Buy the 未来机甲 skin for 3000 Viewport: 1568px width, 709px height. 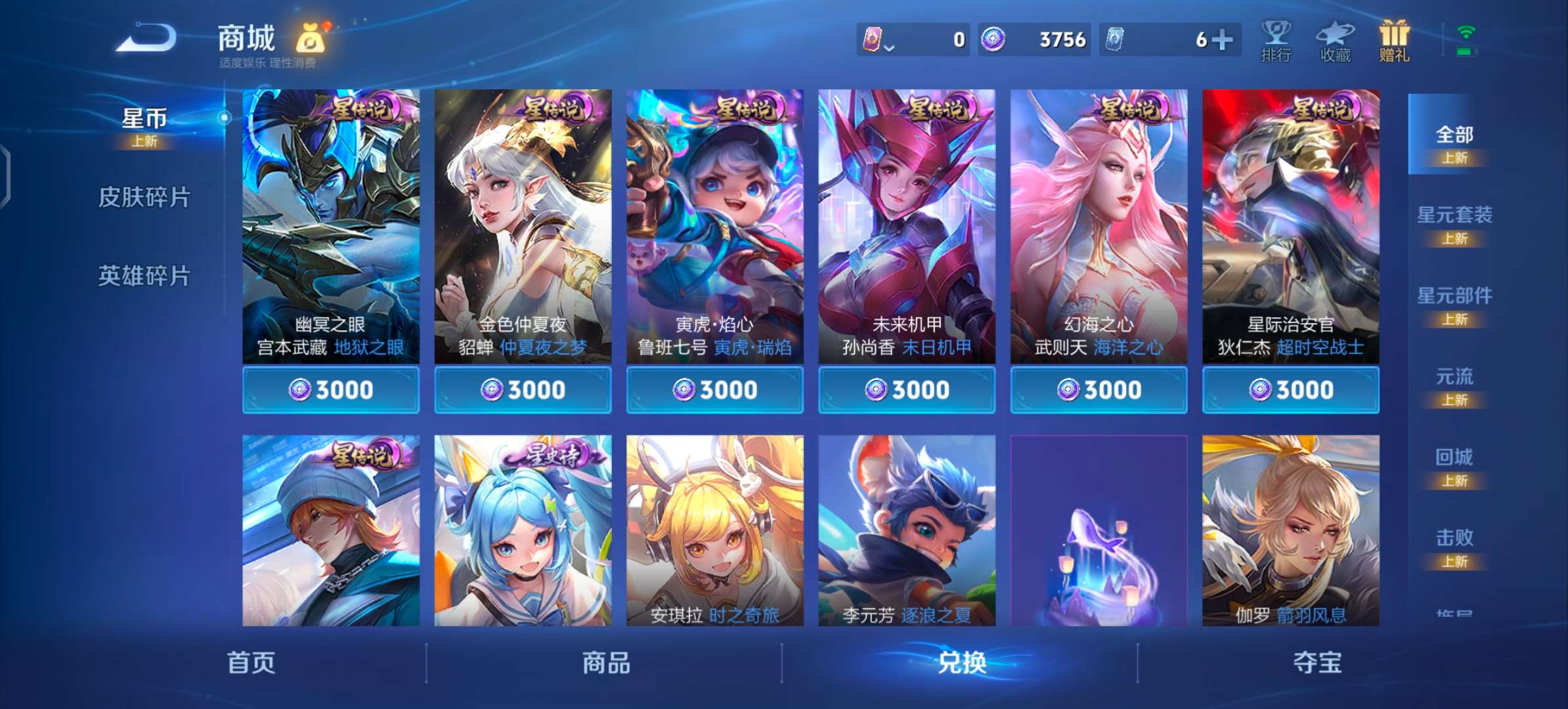pos(905,389)
